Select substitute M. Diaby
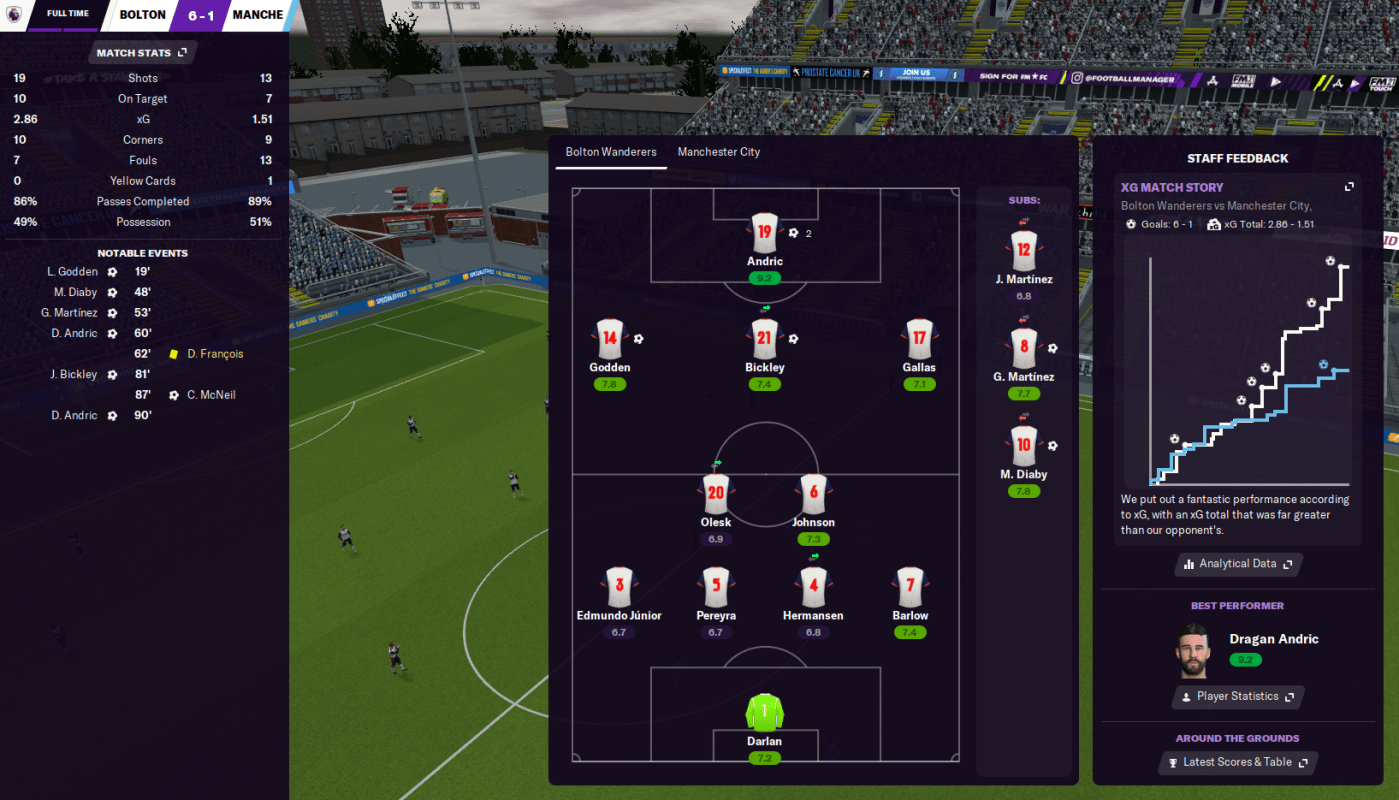The image size is (1399, 800). point(1023,446)
